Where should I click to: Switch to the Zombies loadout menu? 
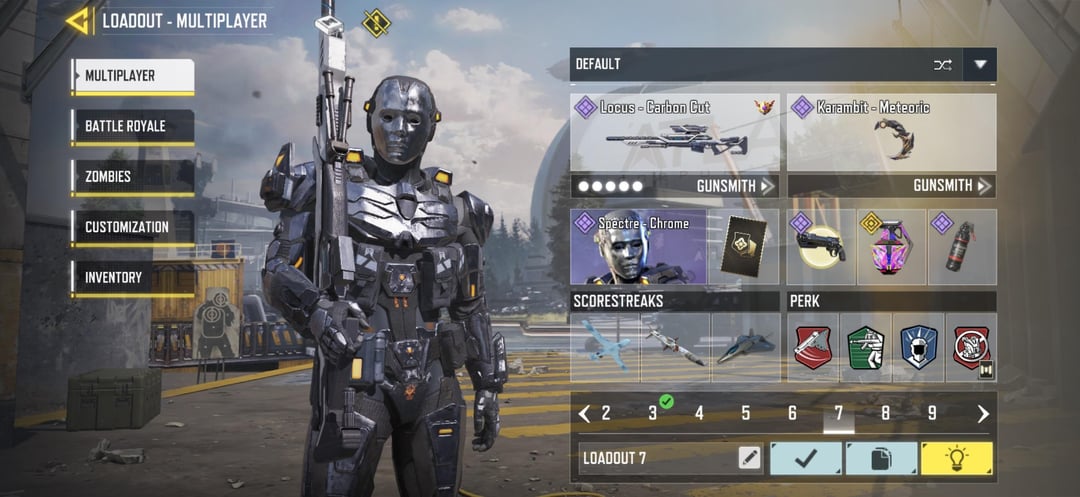tap(132, 177)
